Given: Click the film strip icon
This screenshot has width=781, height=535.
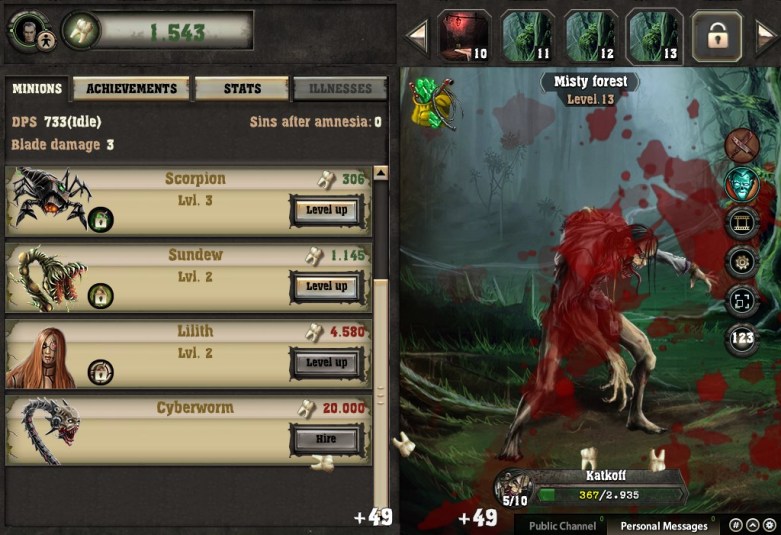Looking at the screenshot, I should (x=742, y=223).
